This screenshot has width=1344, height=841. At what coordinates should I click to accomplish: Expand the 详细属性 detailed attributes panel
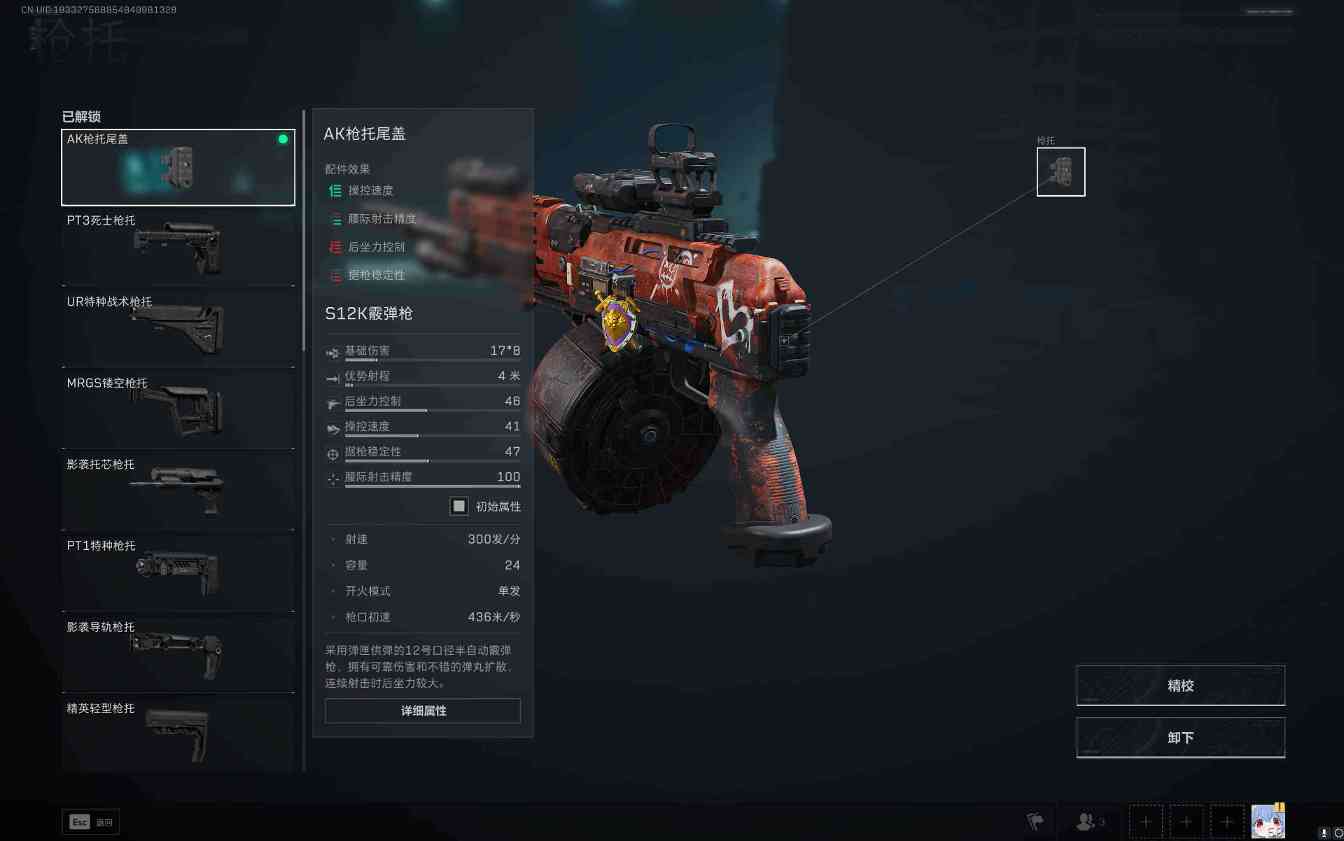[x=422, y=710]
